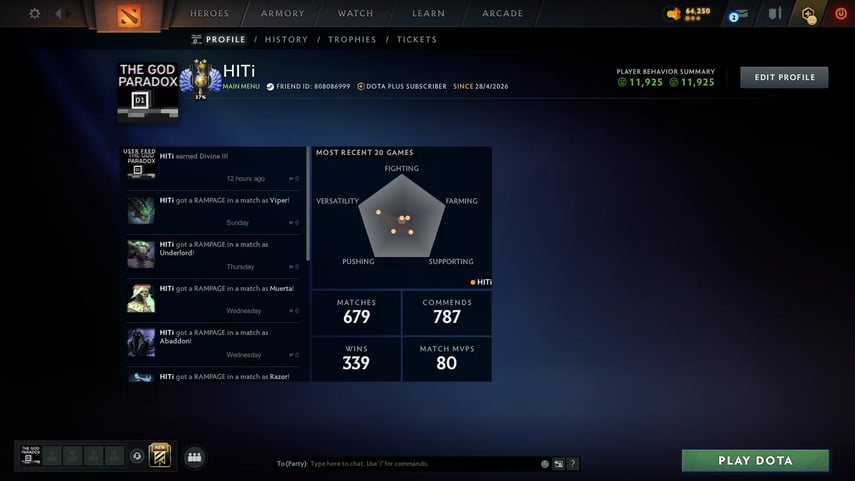
Task: Click the red power quit button
Action: tap(840, 14)
